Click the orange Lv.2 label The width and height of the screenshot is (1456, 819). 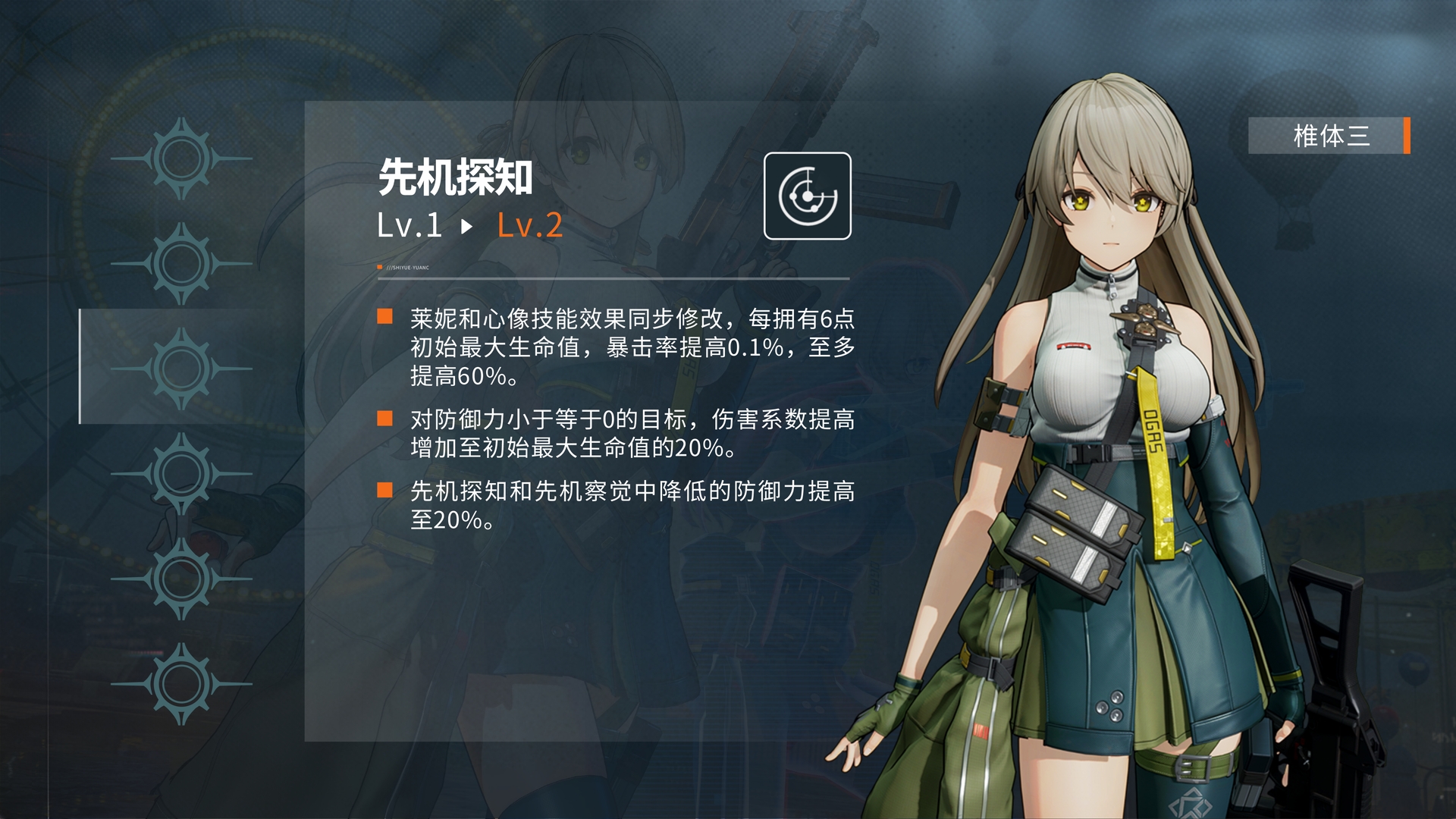click(529, 225)
